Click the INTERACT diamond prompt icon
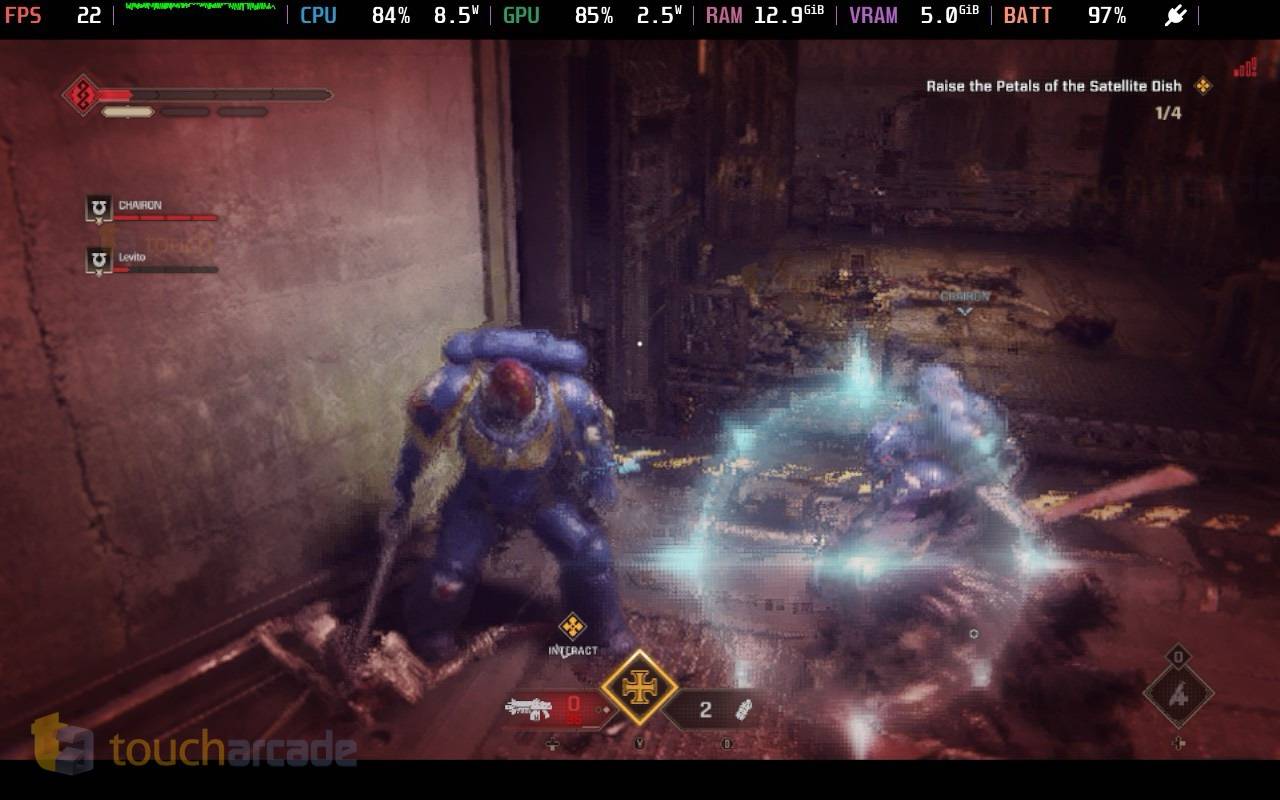Screen dimensions: 1280x800 [575, 628]
